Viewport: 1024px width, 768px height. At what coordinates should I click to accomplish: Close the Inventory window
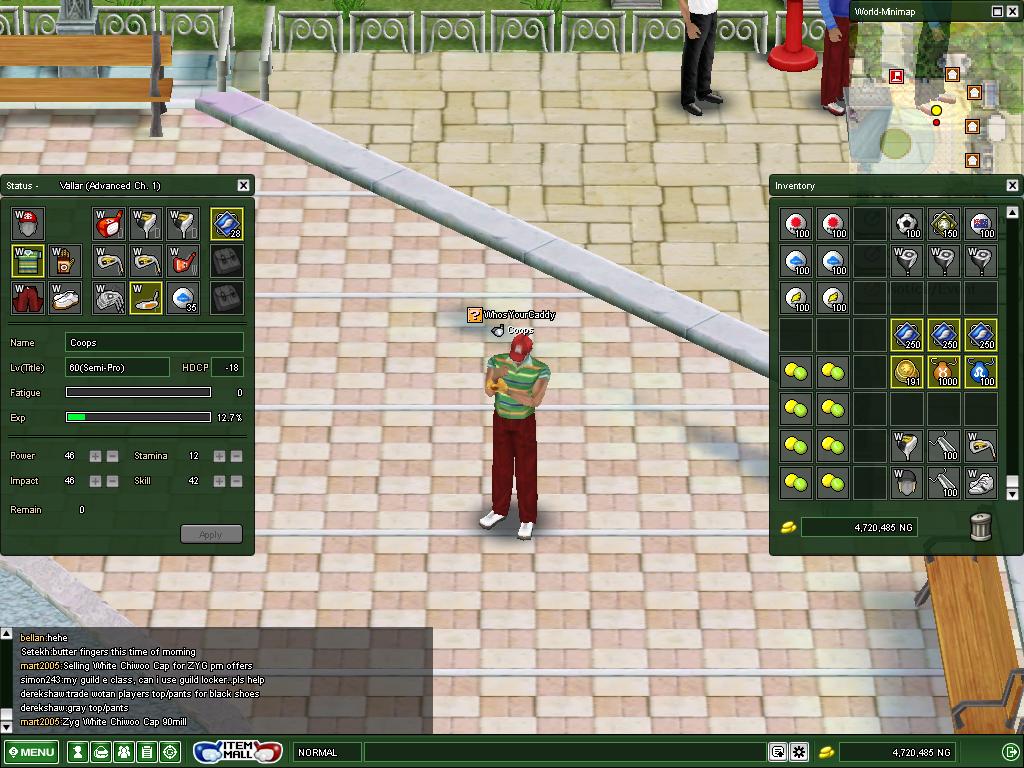[1012, 185]
